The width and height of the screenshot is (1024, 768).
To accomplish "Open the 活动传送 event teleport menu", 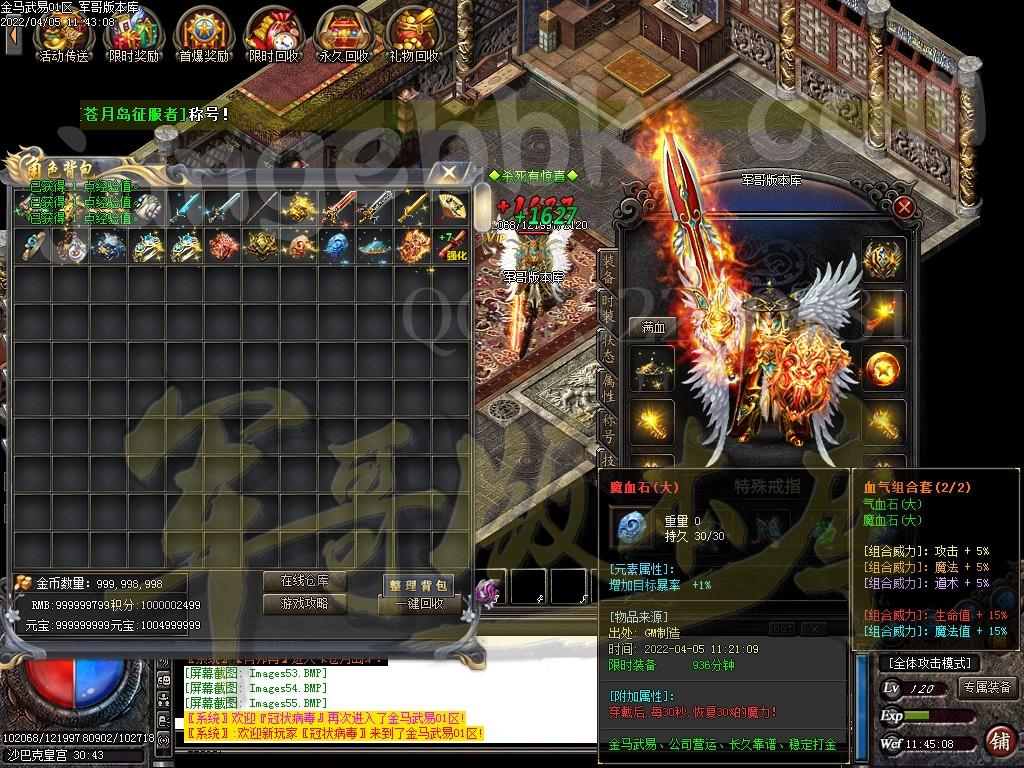I will point(64,35).
